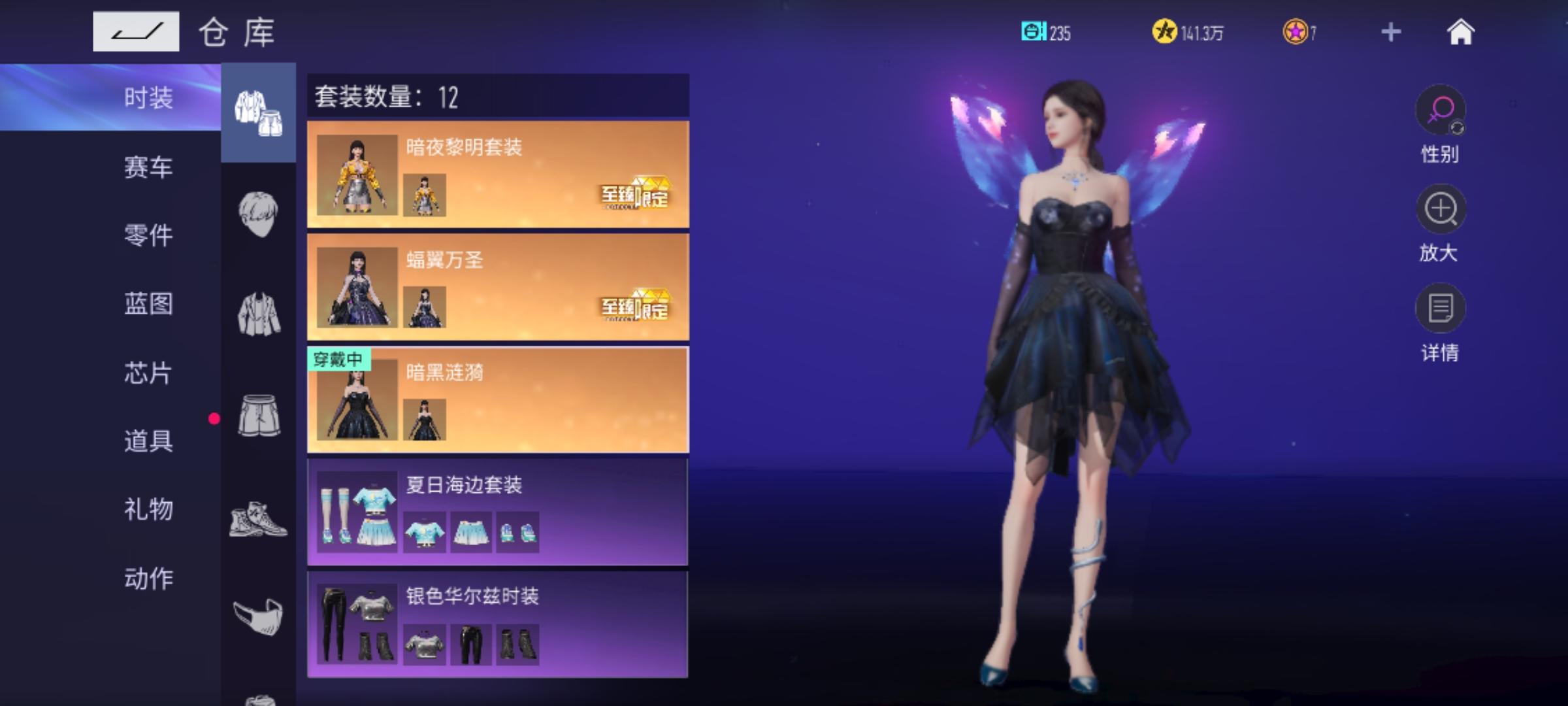Select the jacket/top category icon
This screenshot has width=1568, height=706.
click(259, 307)
